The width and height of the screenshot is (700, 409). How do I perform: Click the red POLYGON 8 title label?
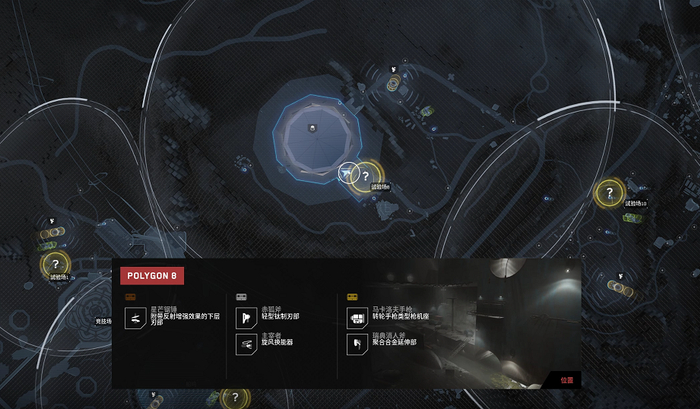point(151,275)
